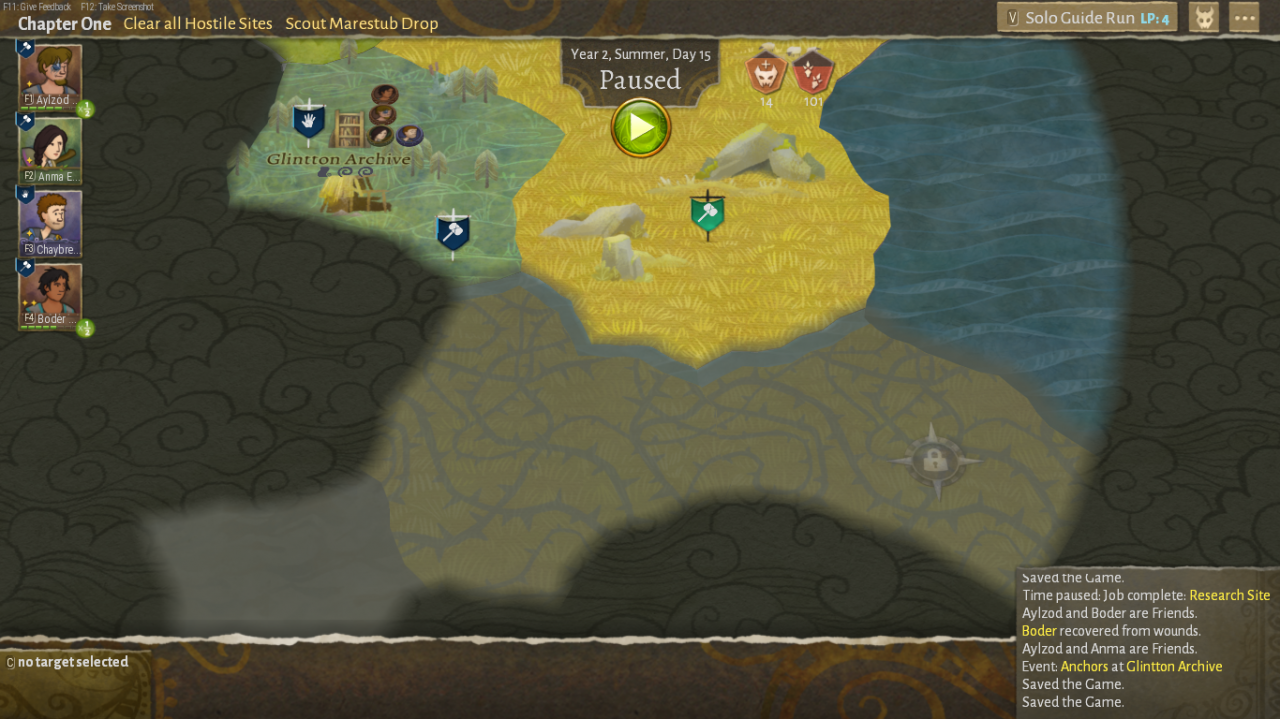Open the Scout Marestub Drop objective
1280x719 pixels.
tap(362, 23)
